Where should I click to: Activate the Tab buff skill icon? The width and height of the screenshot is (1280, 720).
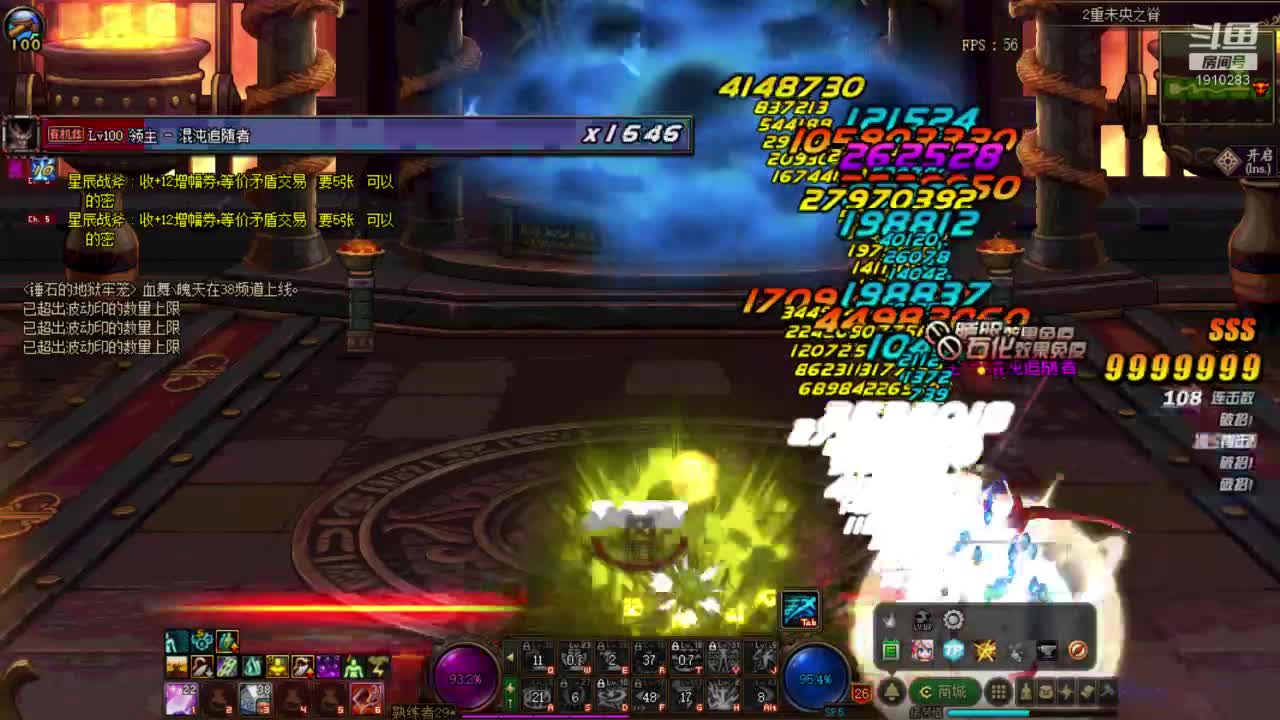pos(800,609)
